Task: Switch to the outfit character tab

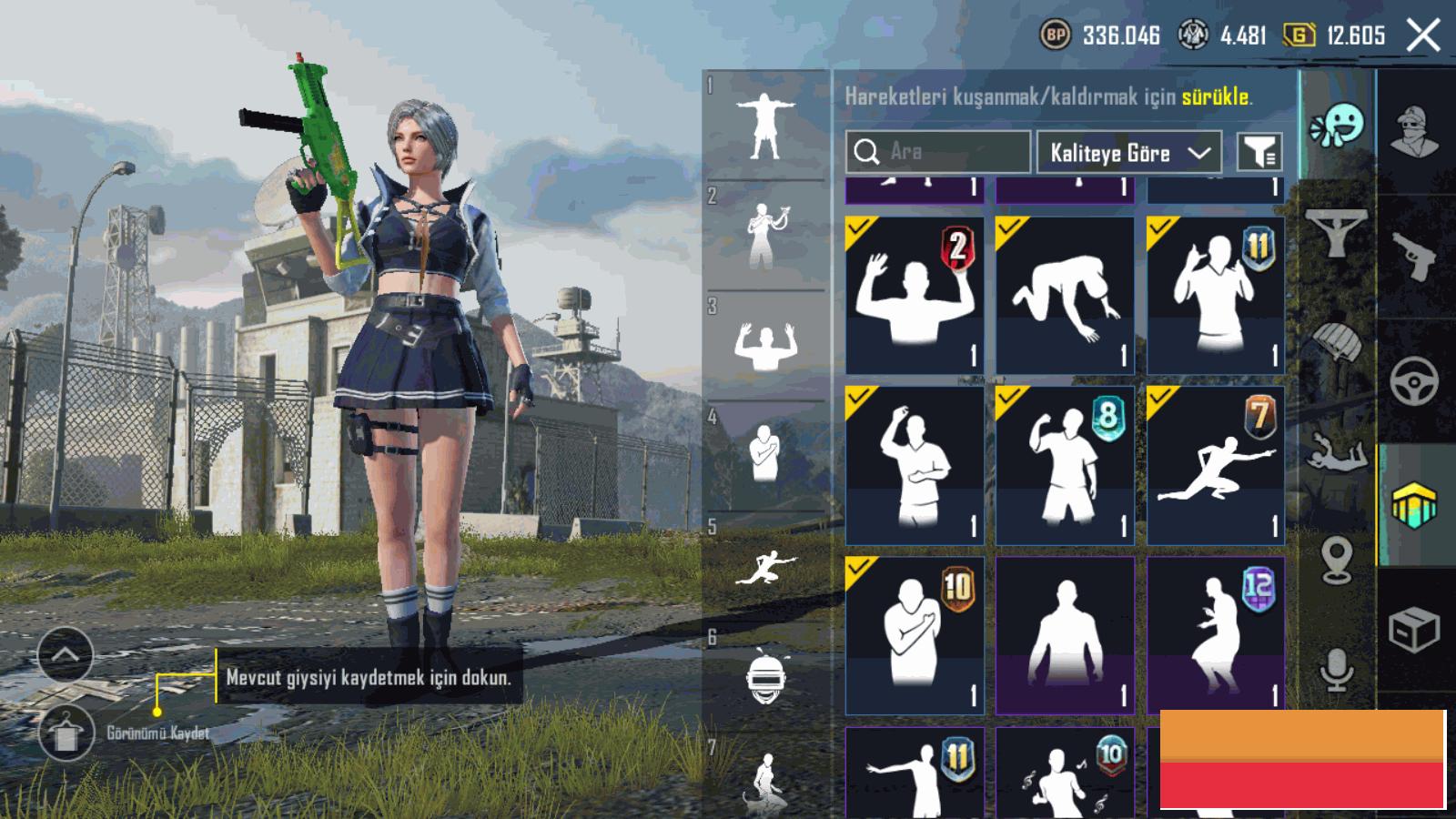Action: tap(1416, 132)
